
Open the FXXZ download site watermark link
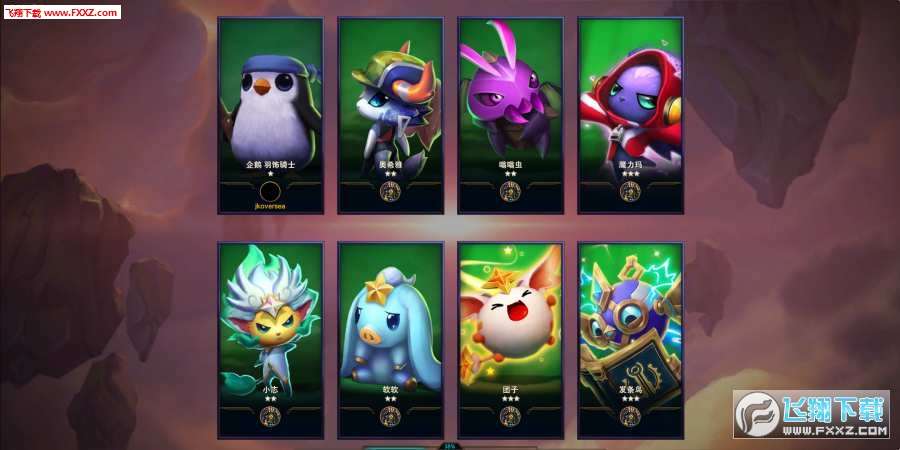[x=812, y=415]
